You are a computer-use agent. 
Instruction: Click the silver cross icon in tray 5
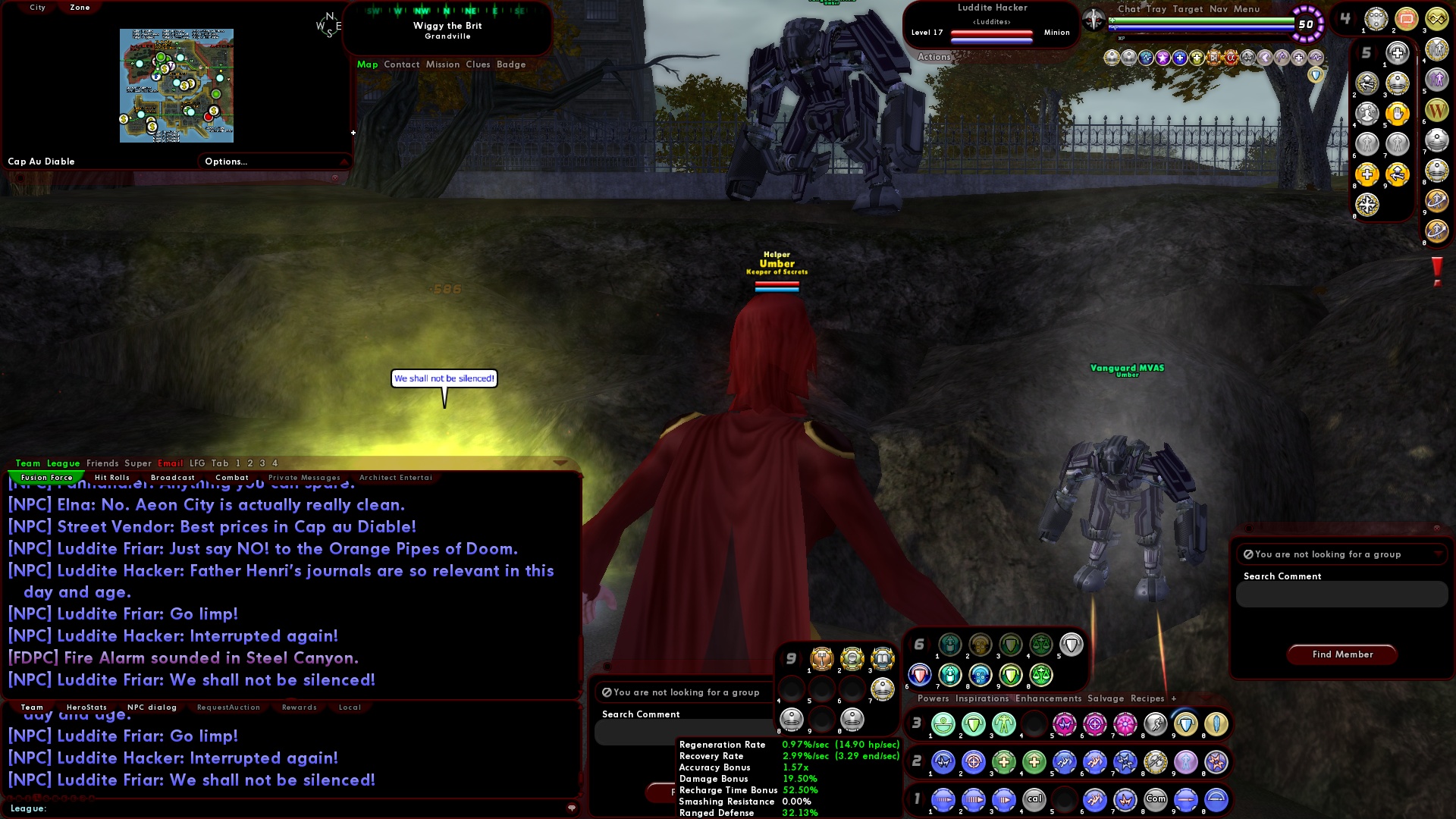[x=1398, y=53]
